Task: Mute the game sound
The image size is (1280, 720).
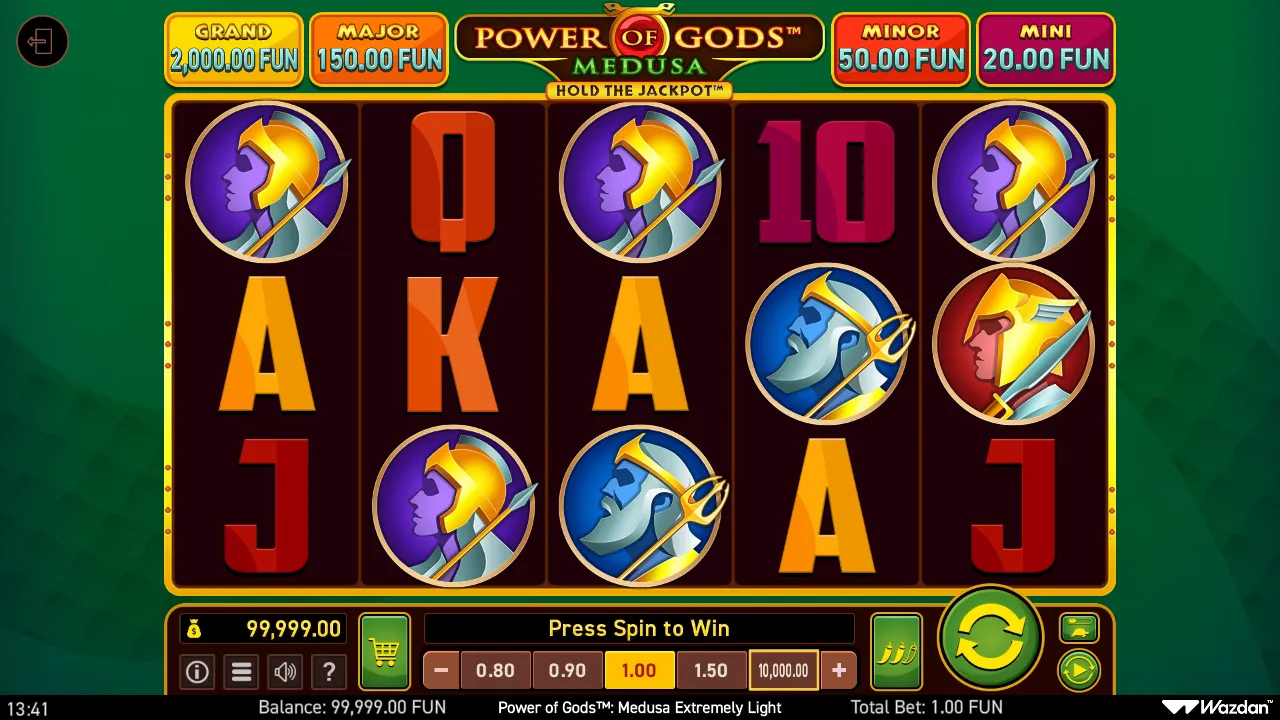Action: (285, 672)
